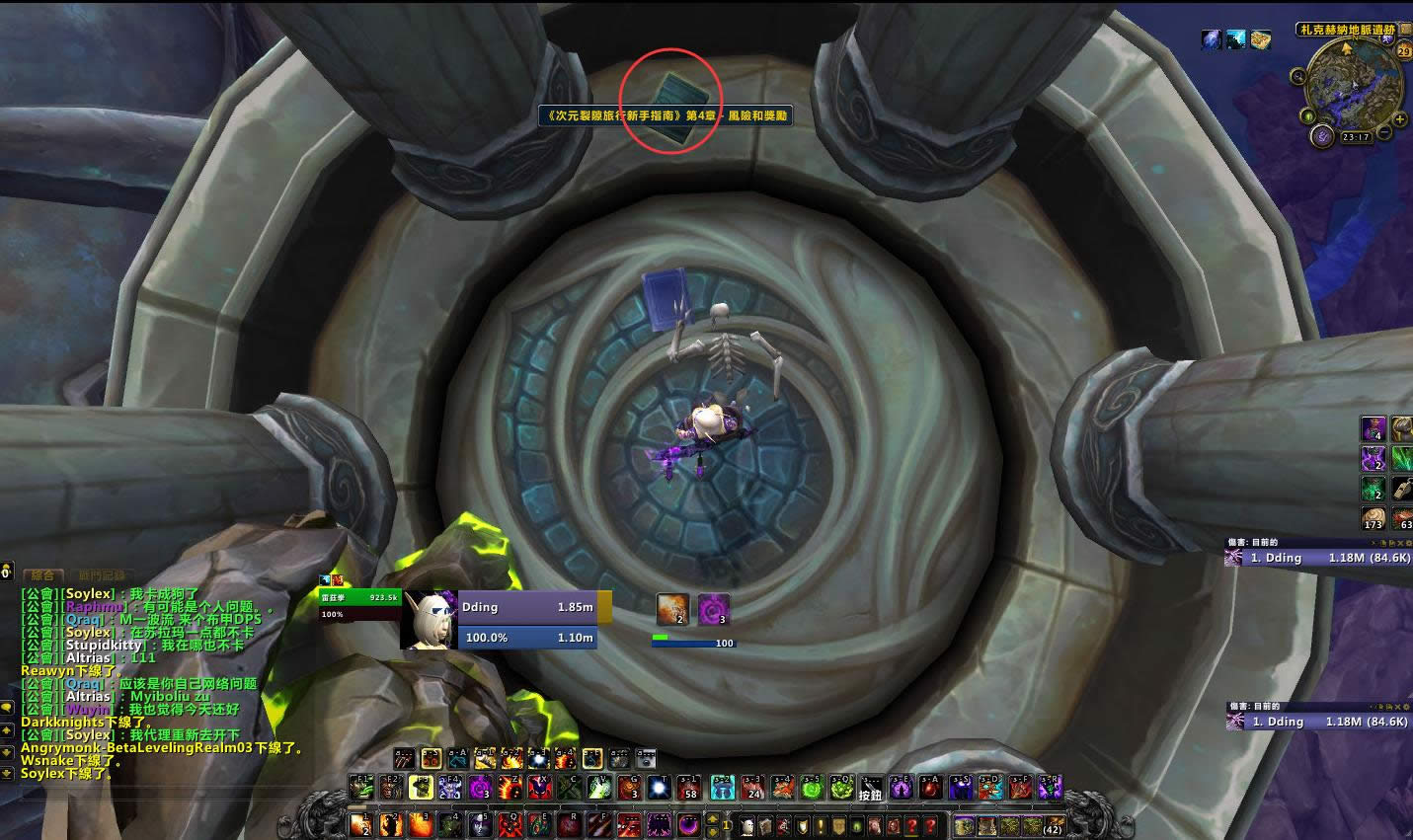Use the action slot with count 58
Viewport: 1413px width, 840px height.
tap(690, 787)
